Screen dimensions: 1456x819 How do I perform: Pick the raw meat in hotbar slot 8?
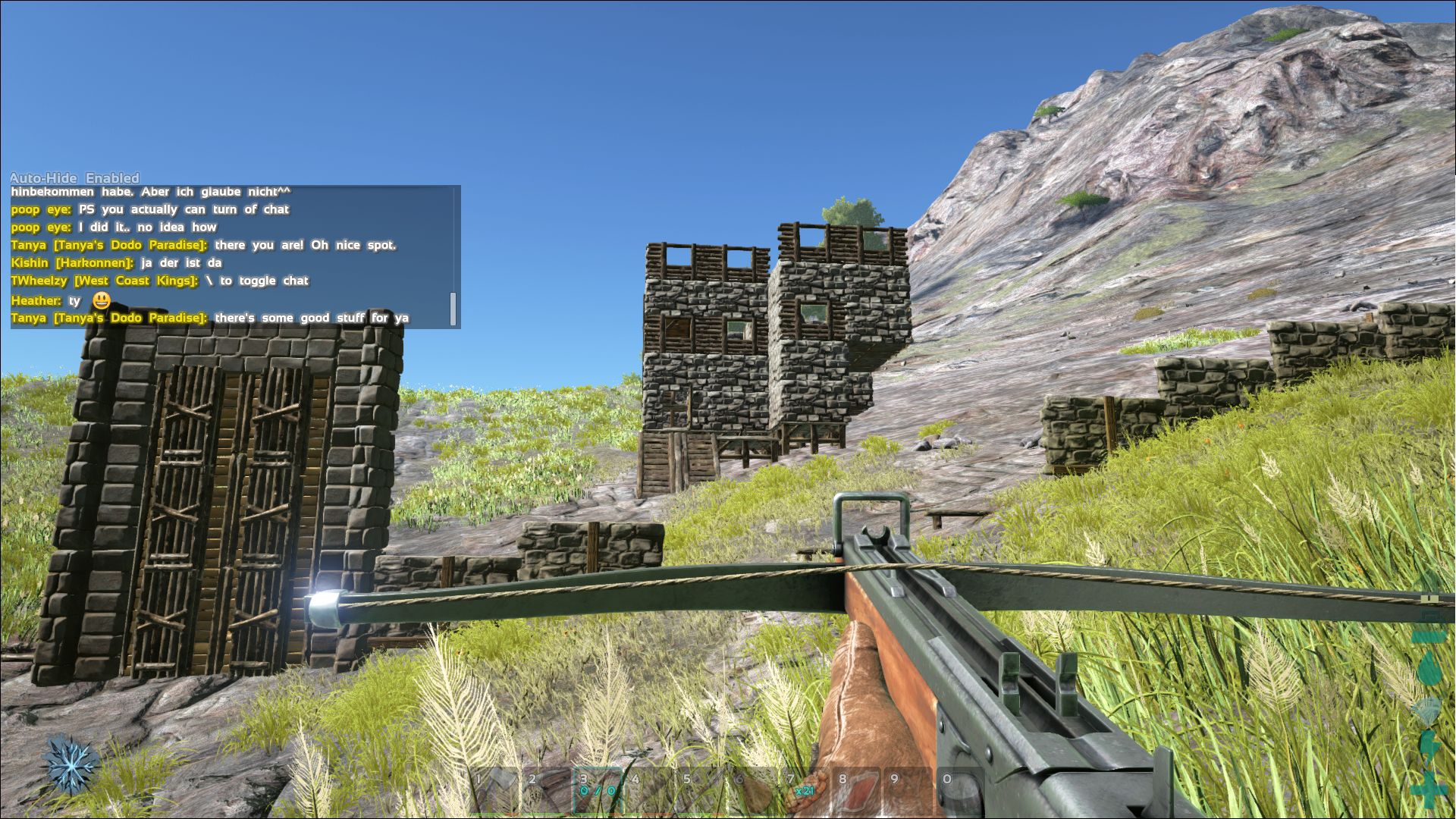click(x=855, y=792)
